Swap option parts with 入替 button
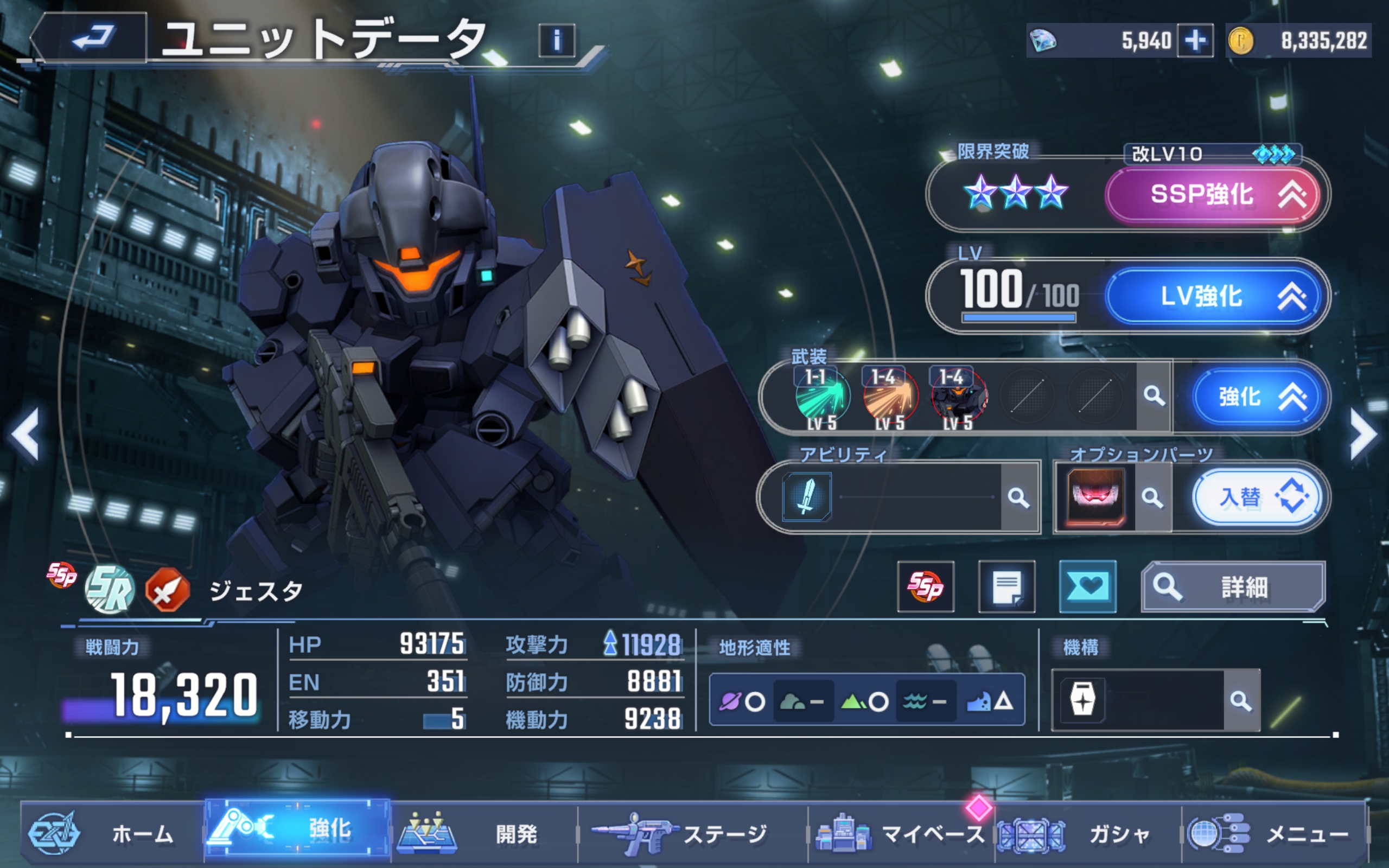Viewport: 1389px width, 868px height. coord(1257,497)
